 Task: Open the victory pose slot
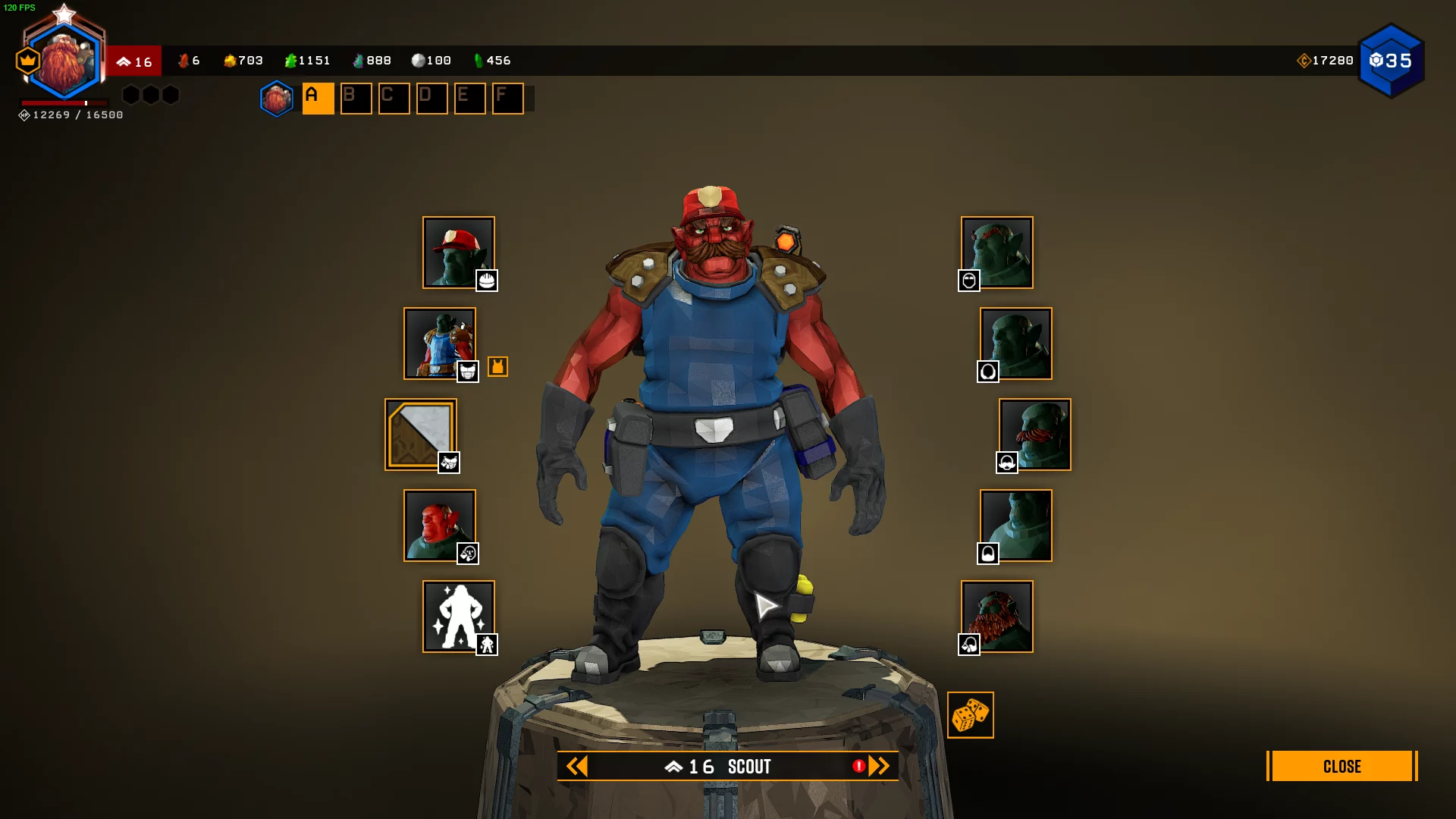[x=458, y=617]
